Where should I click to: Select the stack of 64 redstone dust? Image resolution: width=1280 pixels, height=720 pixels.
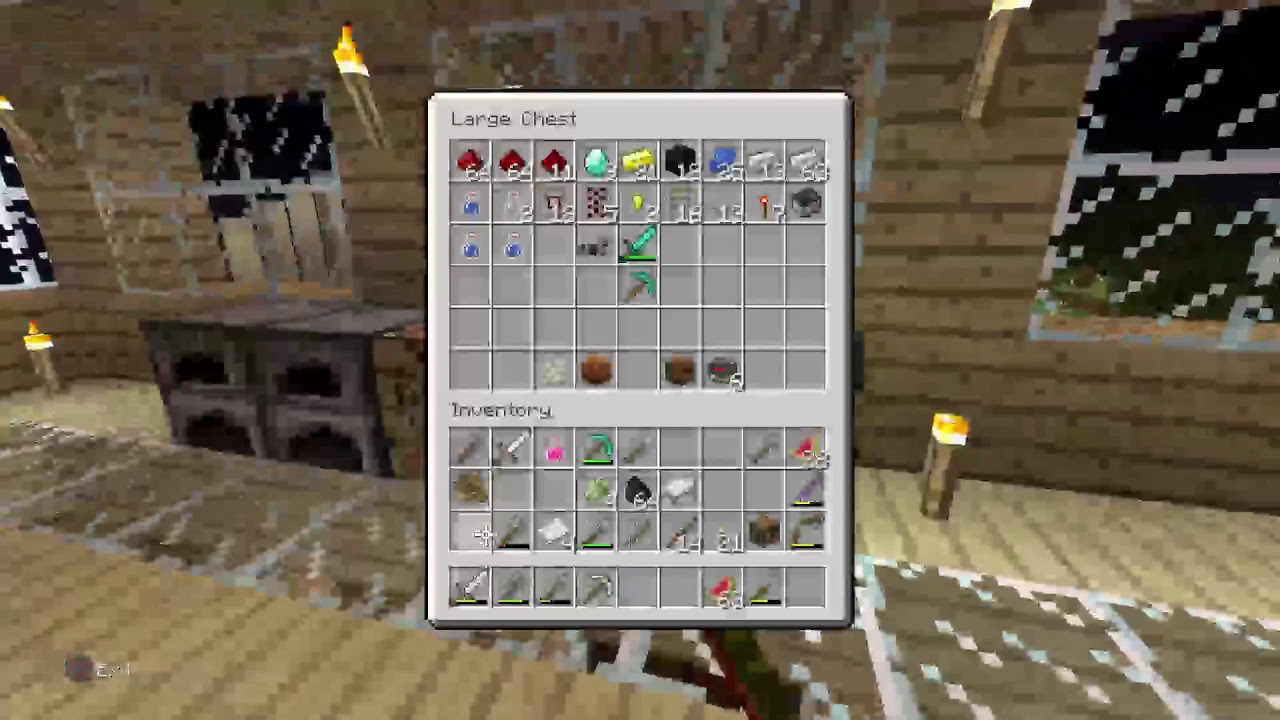point(470,165)
